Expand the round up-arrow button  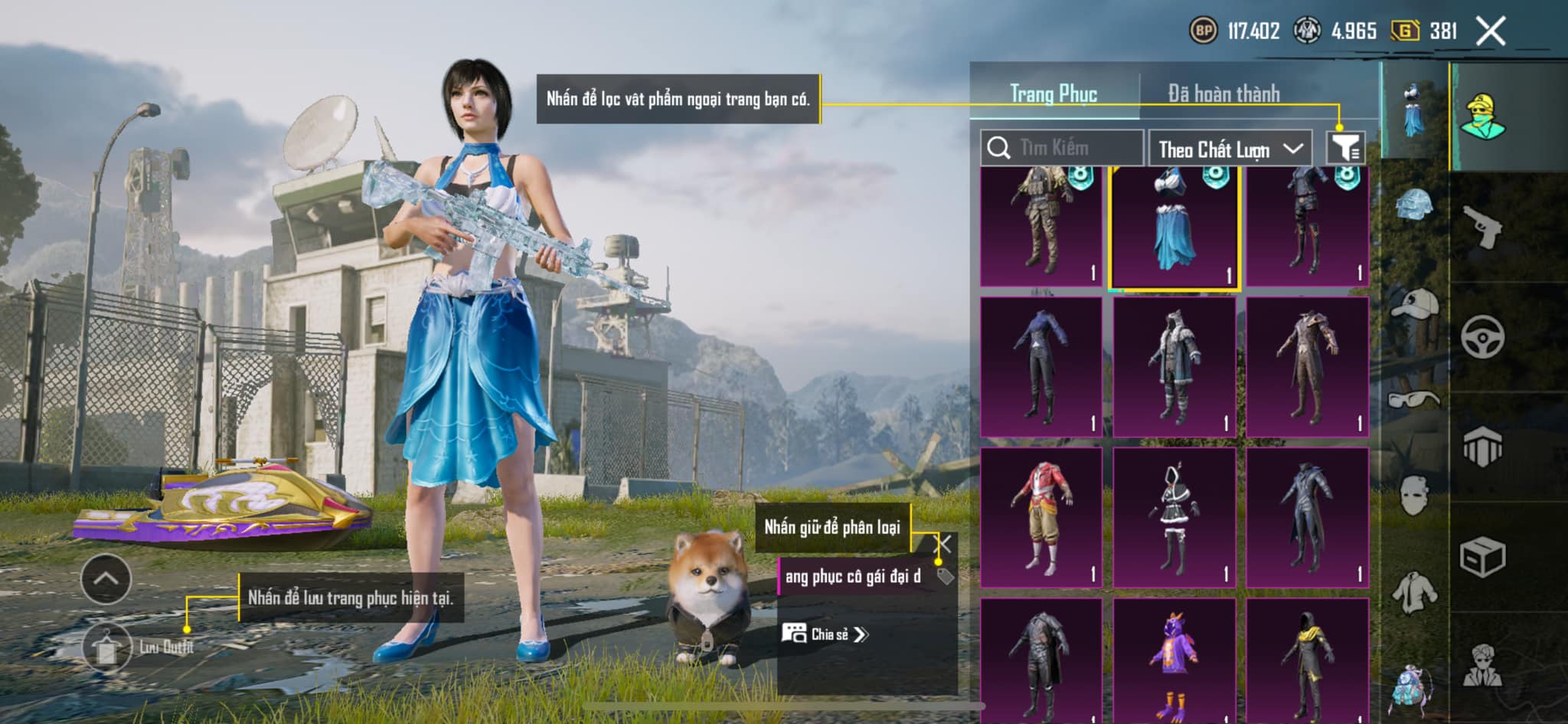(106, 579)
